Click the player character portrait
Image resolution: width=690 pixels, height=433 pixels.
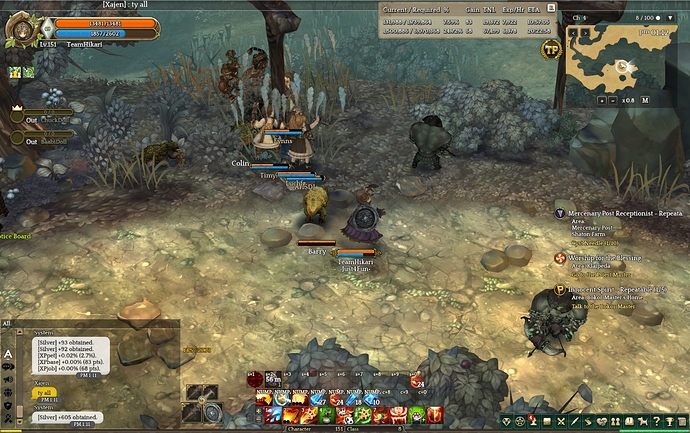[21, 28]
